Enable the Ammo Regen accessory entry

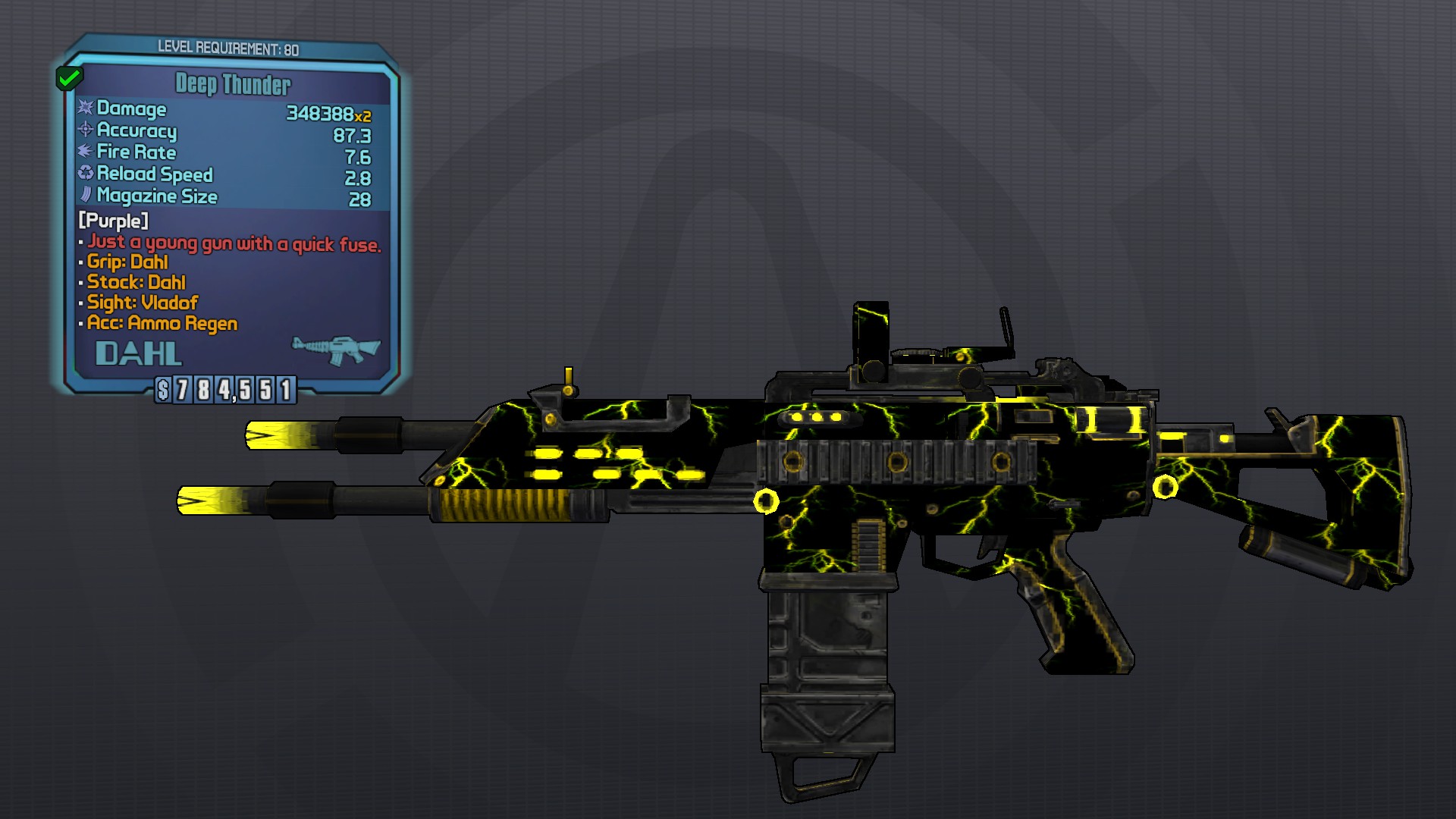point(160,323)
